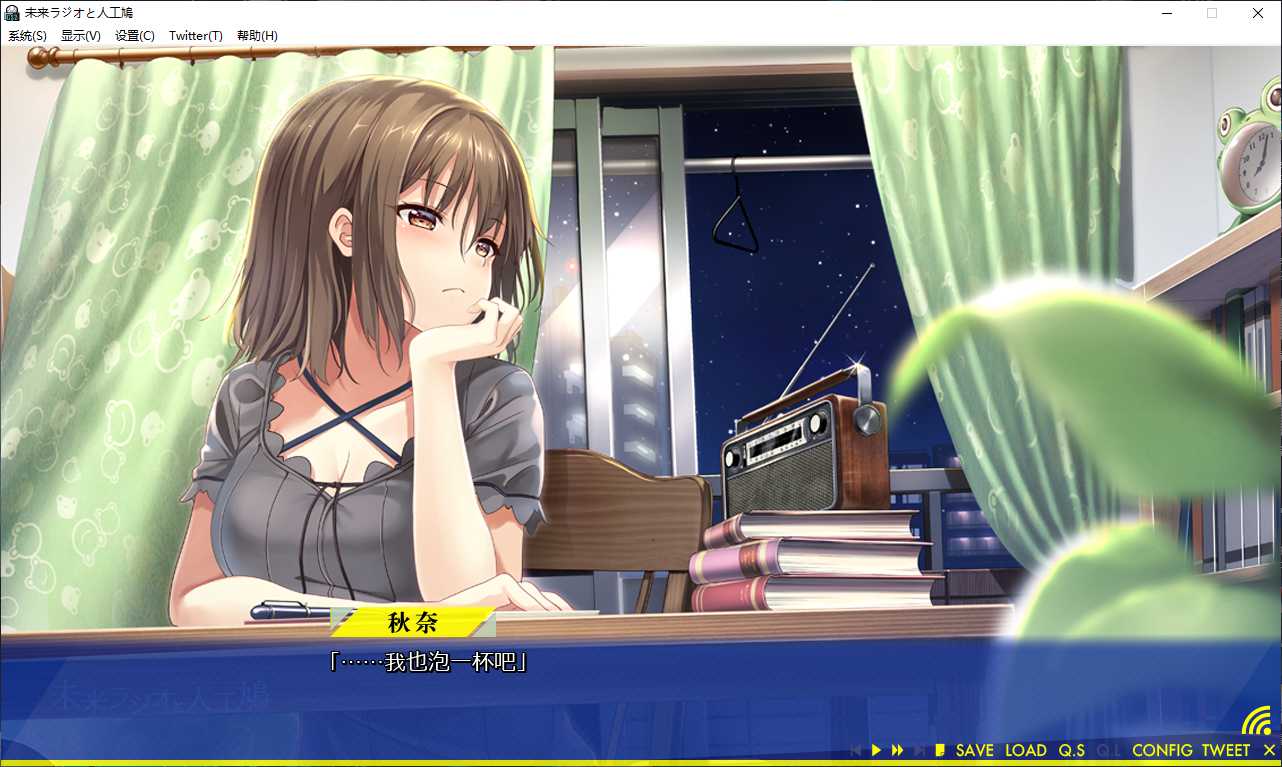Open the SAVE menu
The image size is (1282, 767).
click(x=974, y=750)
